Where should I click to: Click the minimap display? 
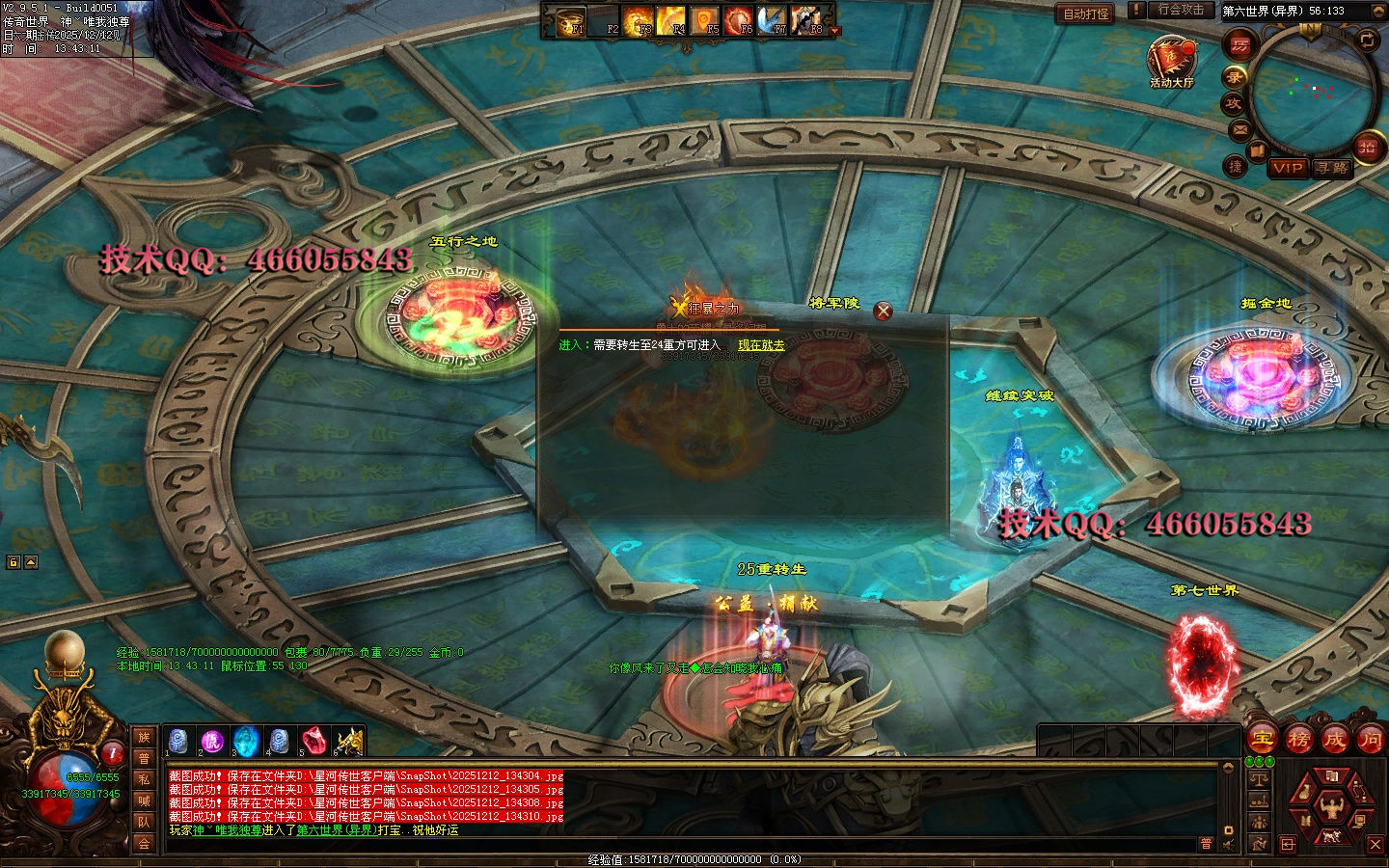(1313, 91)
